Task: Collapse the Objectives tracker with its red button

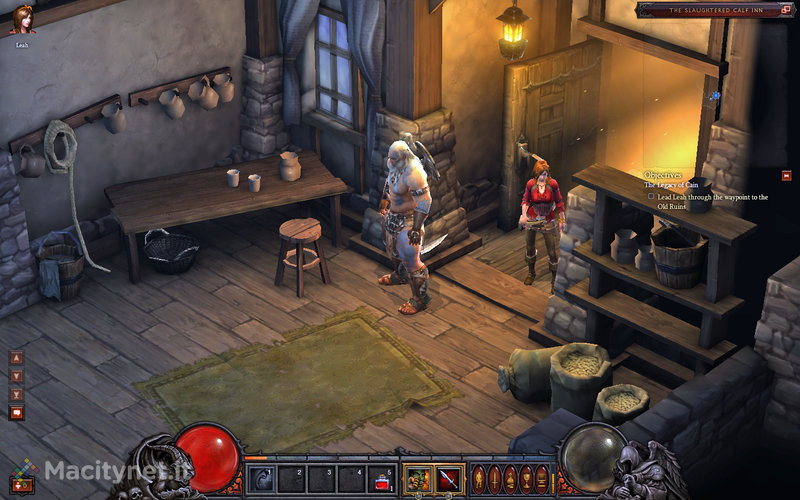Action: click(x=786, y=175)
